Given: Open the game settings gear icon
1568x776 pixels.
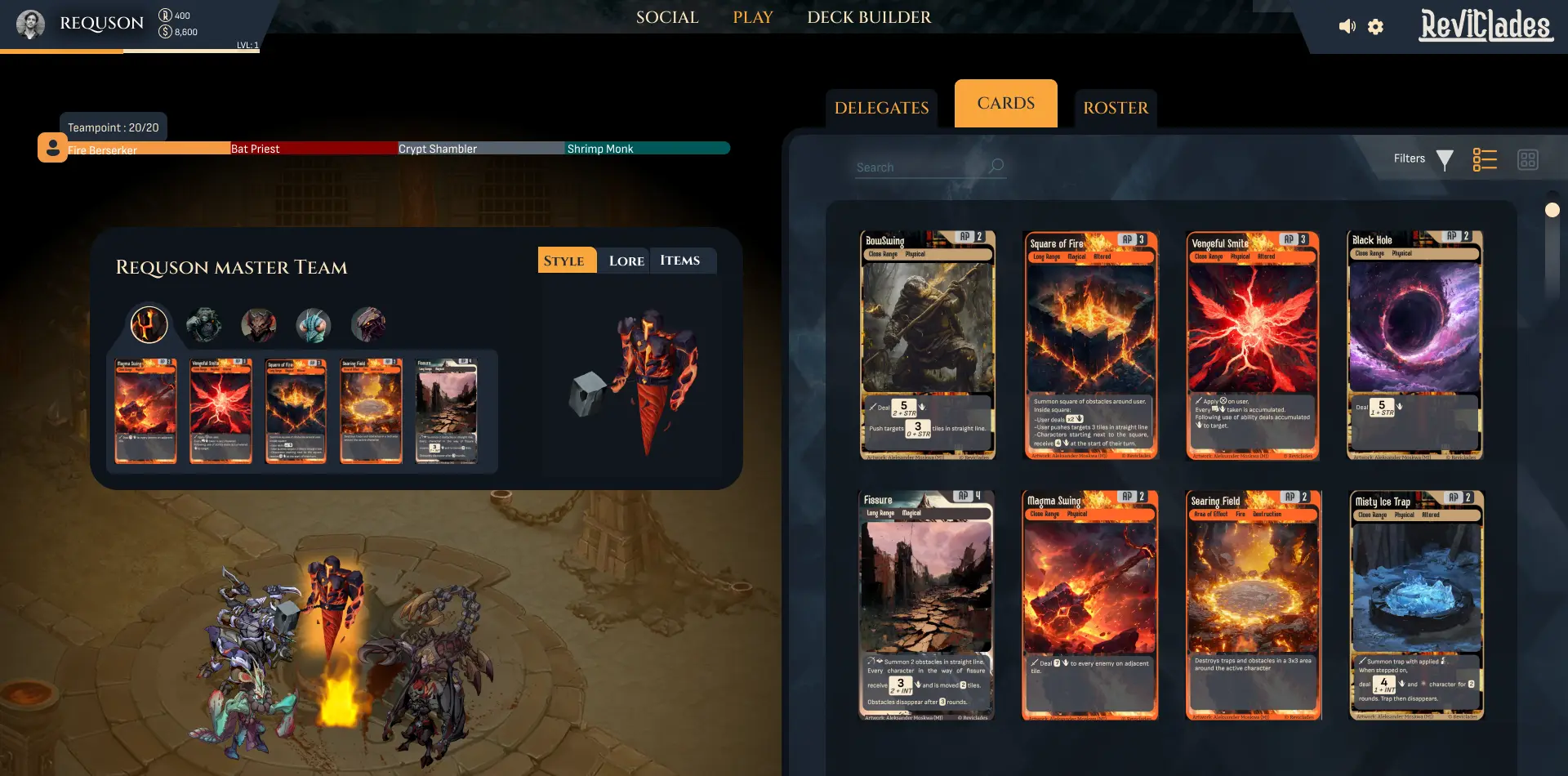Looking at the screenshot, I should coord(1374,26).
